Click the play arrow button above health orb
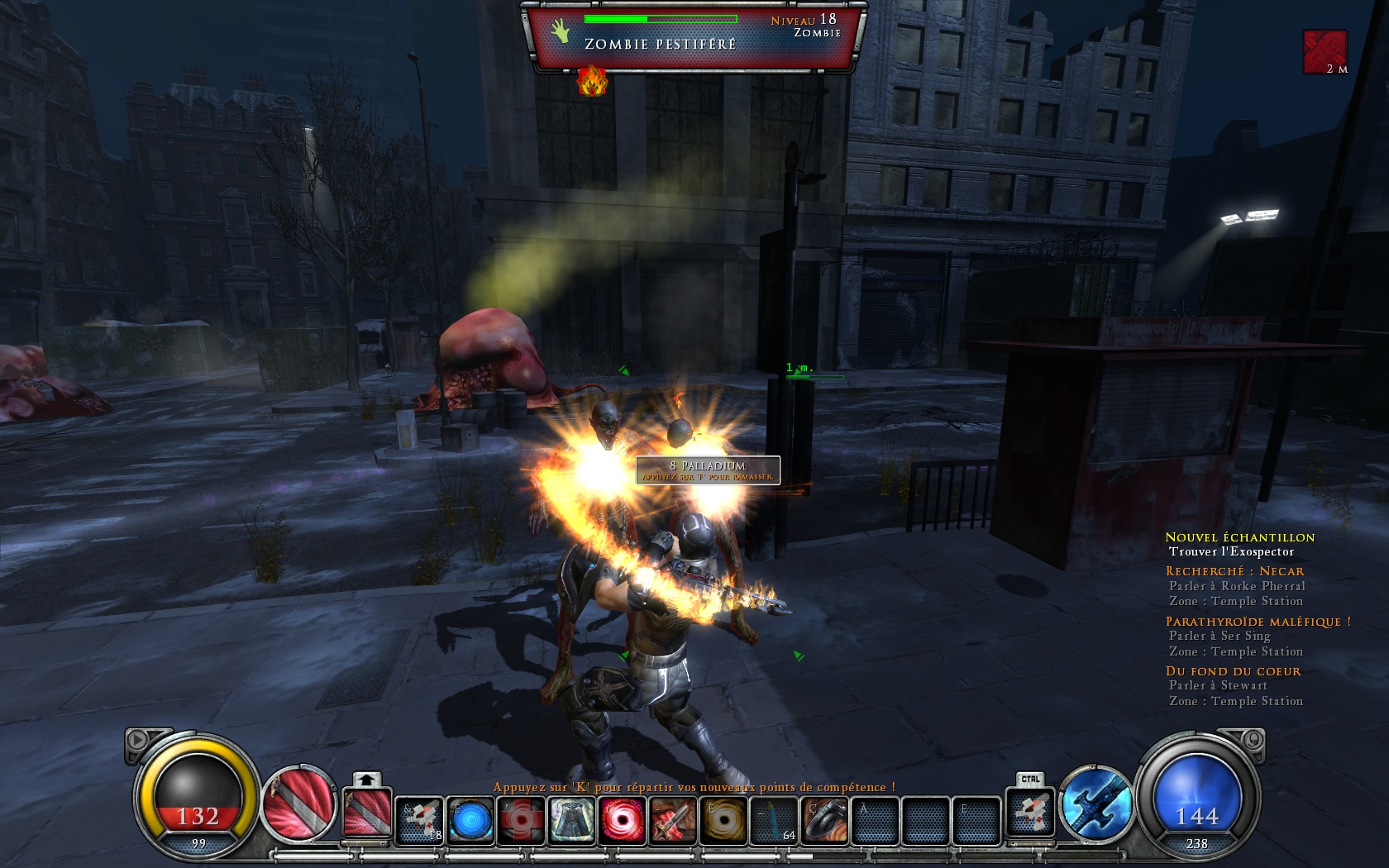This screenshot has height=868, width=1389. pos(138,739)
